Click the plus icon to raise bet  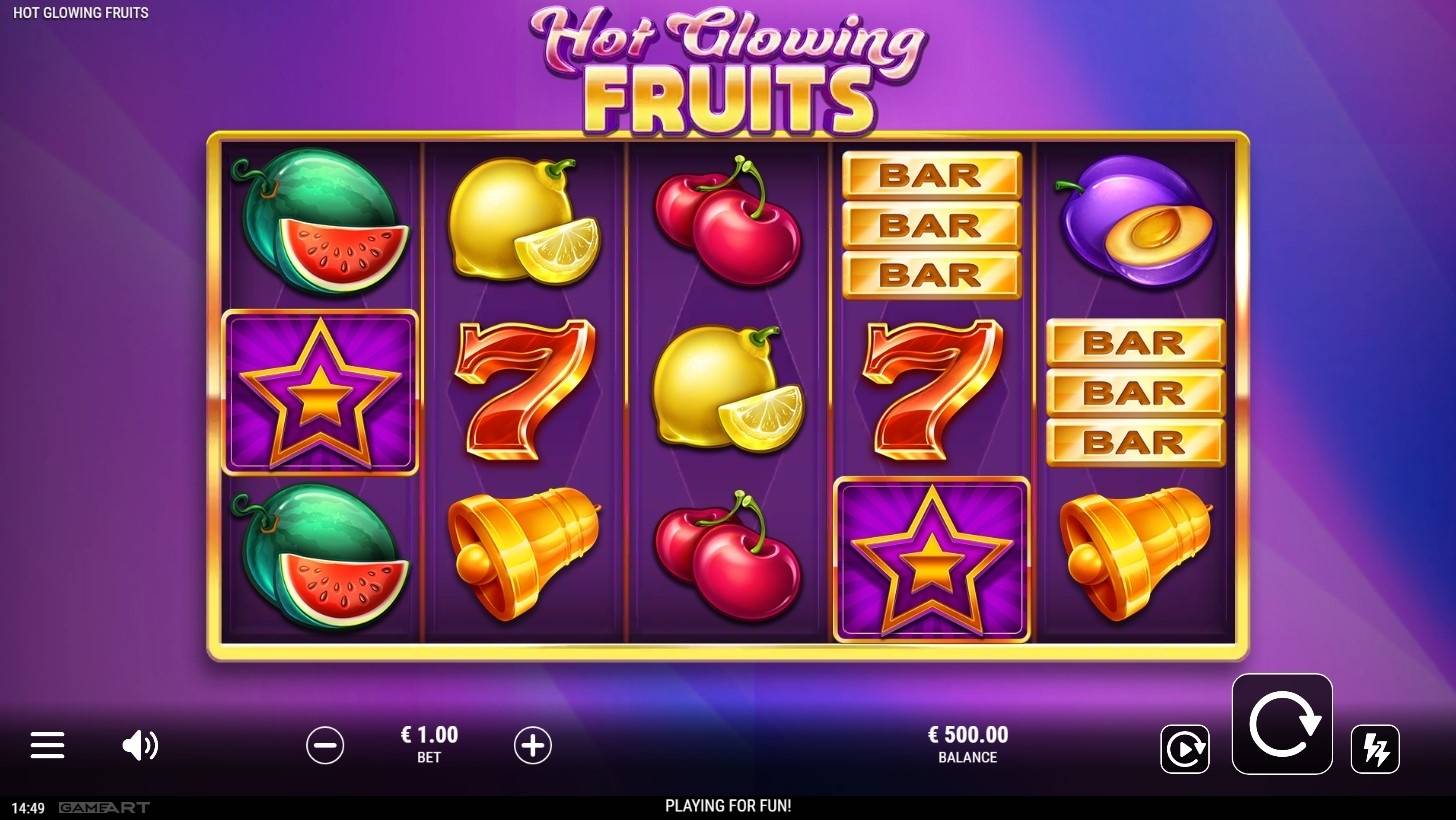tap(533, 745)
